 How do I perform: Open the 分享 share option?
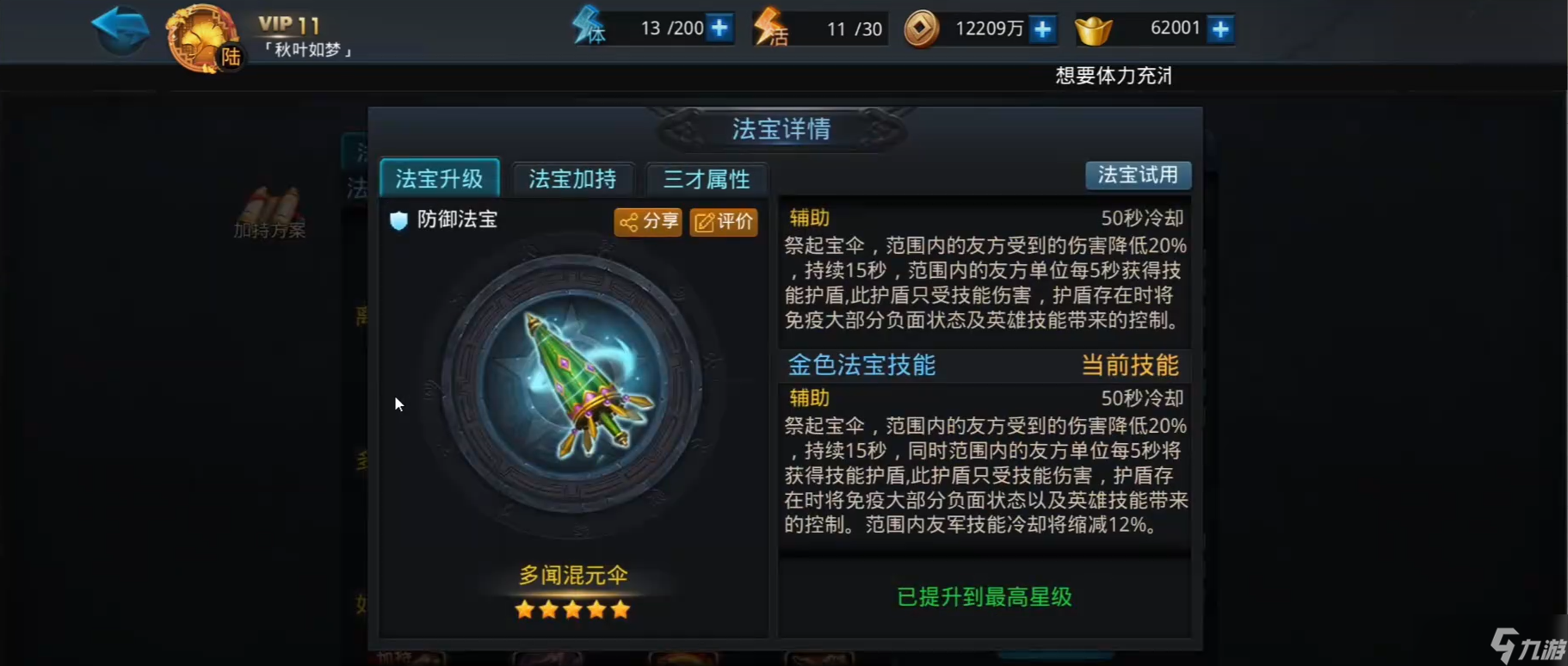pos(647,221)
